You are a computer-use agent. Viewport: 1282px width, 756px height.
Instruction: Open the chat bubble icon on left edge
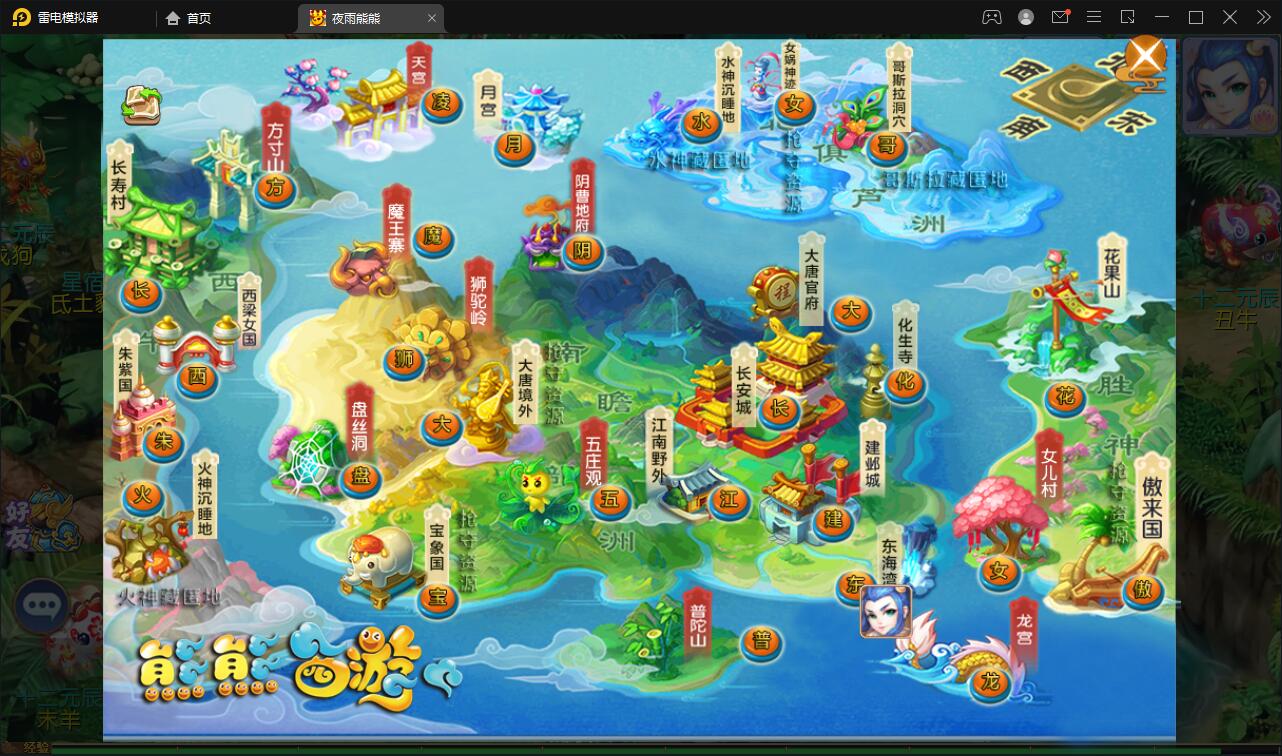42,606
